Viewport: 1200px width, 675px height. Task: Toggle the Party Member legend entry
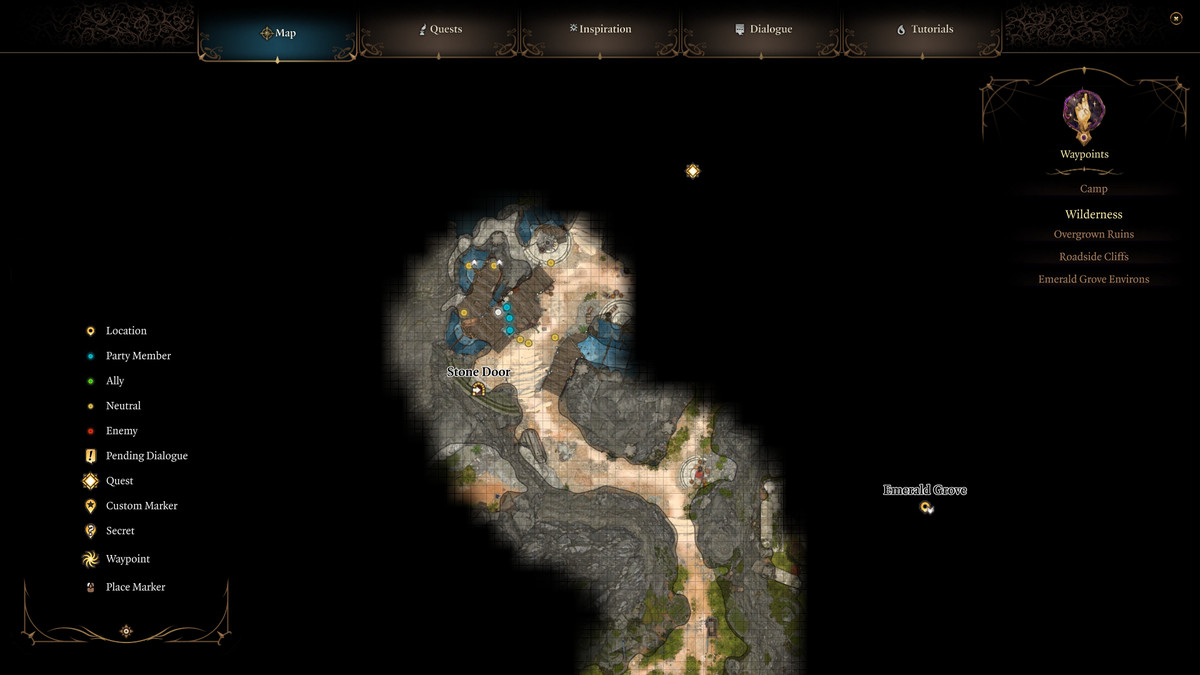138,356
